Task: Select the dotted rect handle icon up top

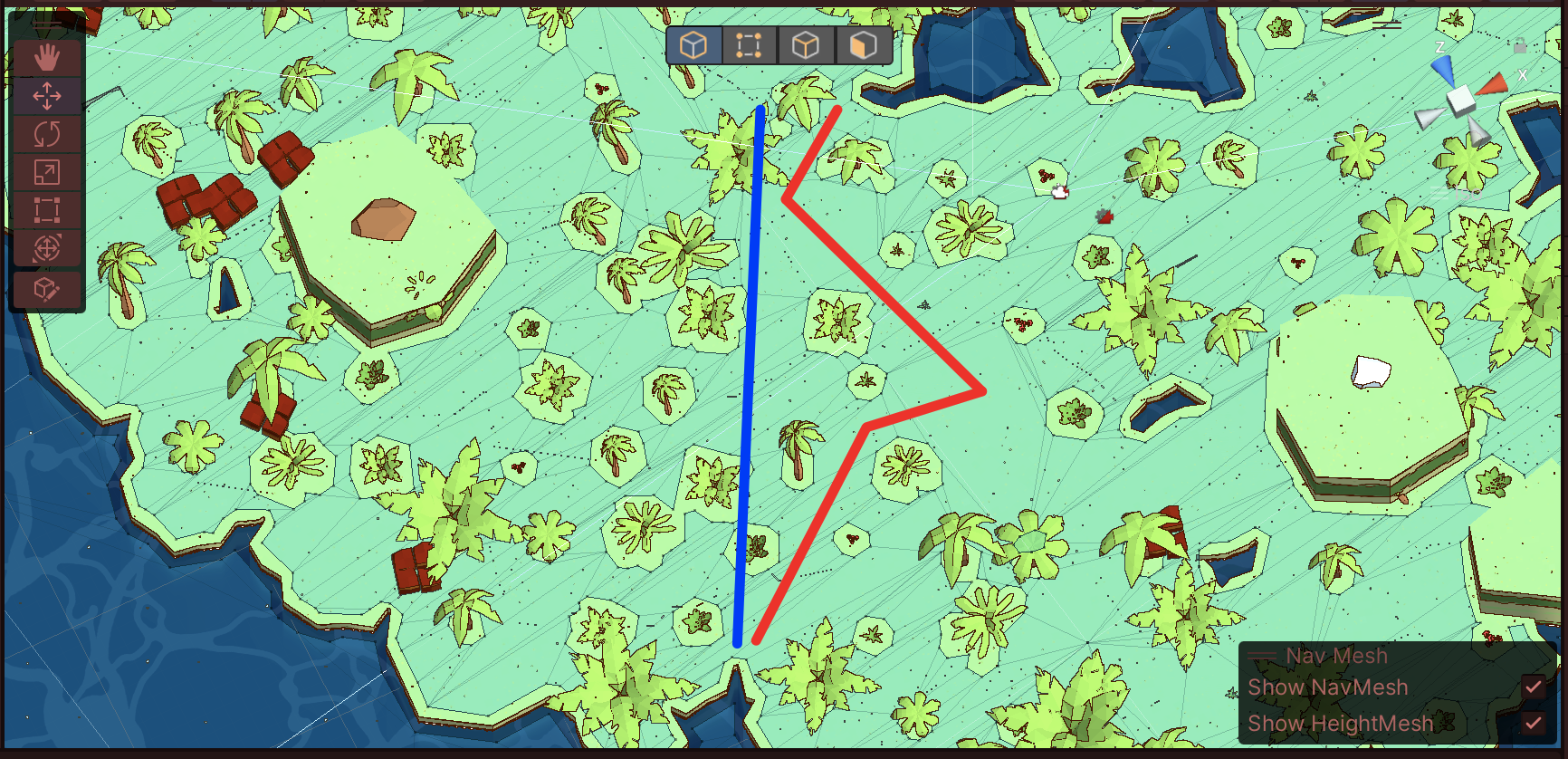Action: [750, 44]
